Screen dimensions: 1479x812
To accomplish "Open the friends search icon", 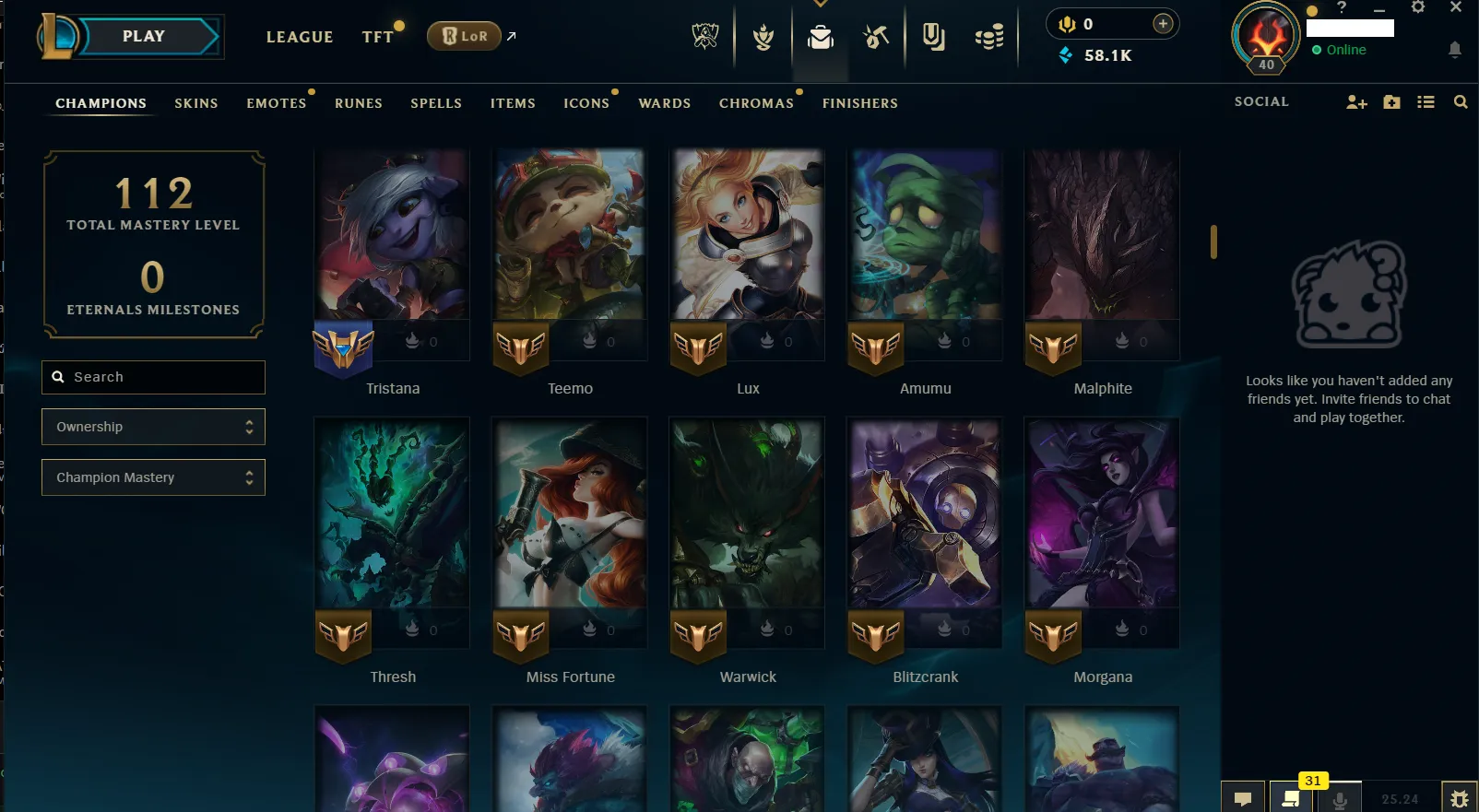I will coord(1461,102).
